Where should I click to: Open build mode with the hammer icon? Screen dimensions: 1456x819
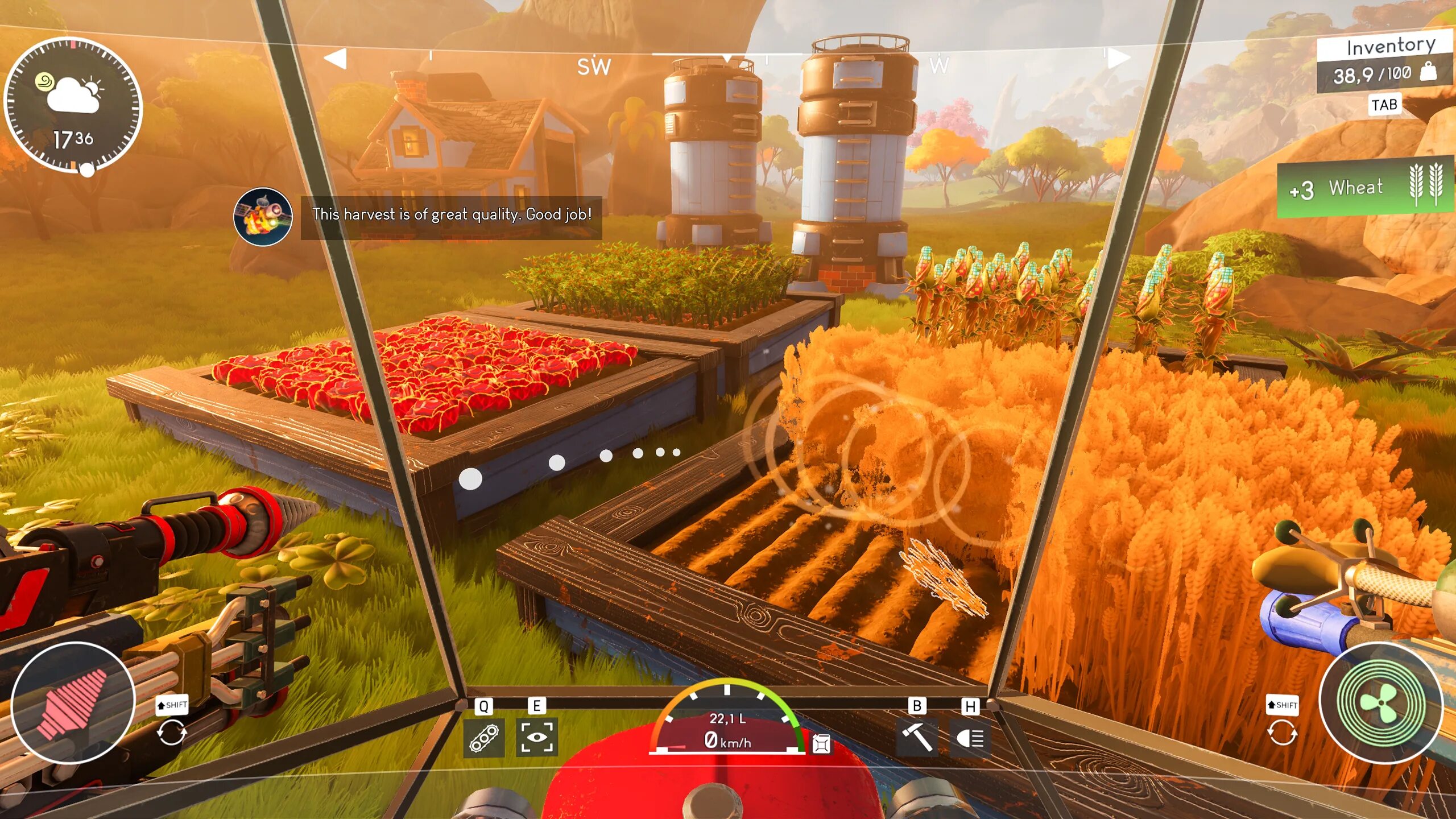point(916,738)
